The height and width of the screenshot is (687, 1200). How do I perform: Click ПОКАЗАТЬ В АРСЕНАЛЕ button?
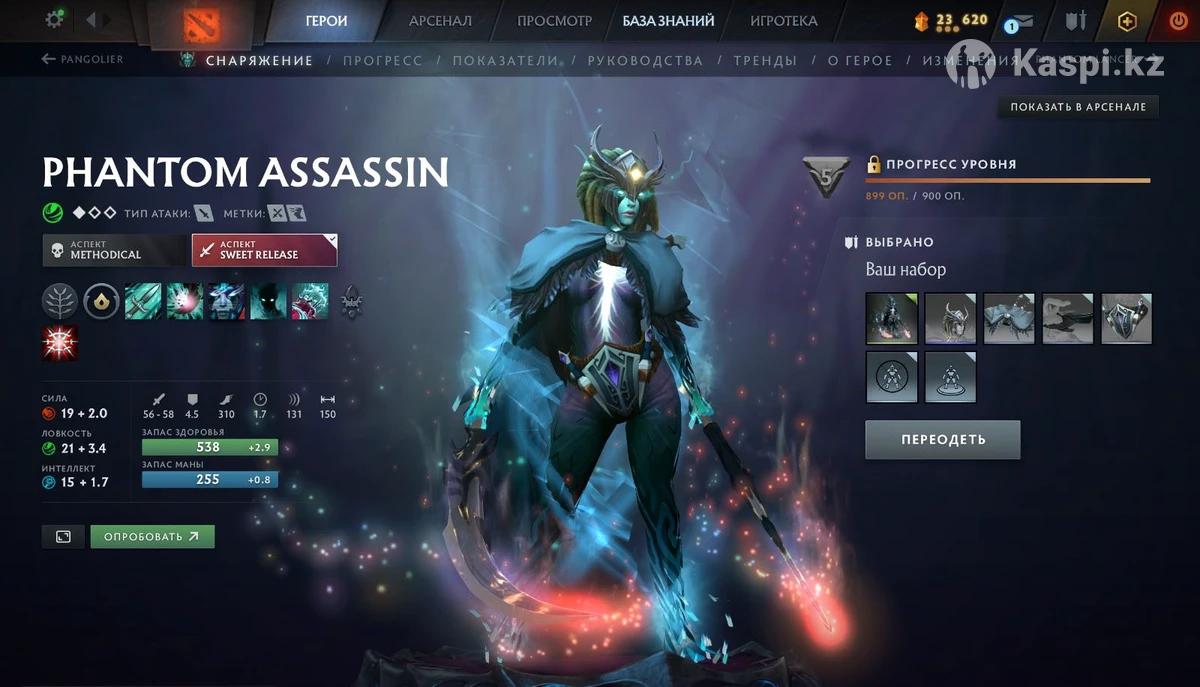(x=1077, y=107)
